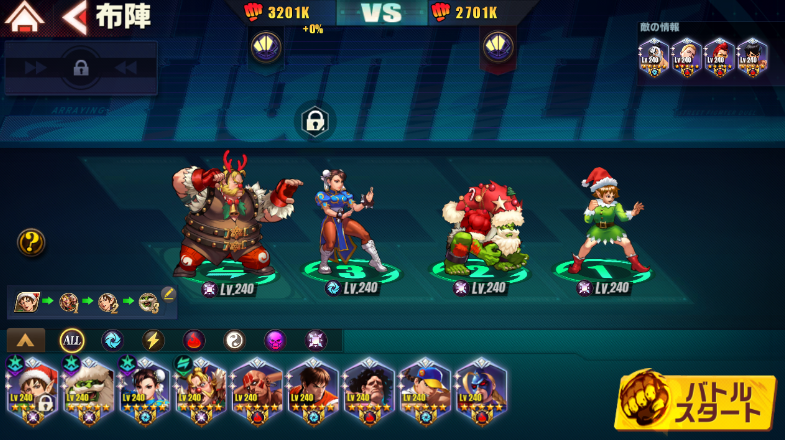Filter fighters by red flame element
The height and width of the screenshot is (440, 785).
click(x=193, y=340)
